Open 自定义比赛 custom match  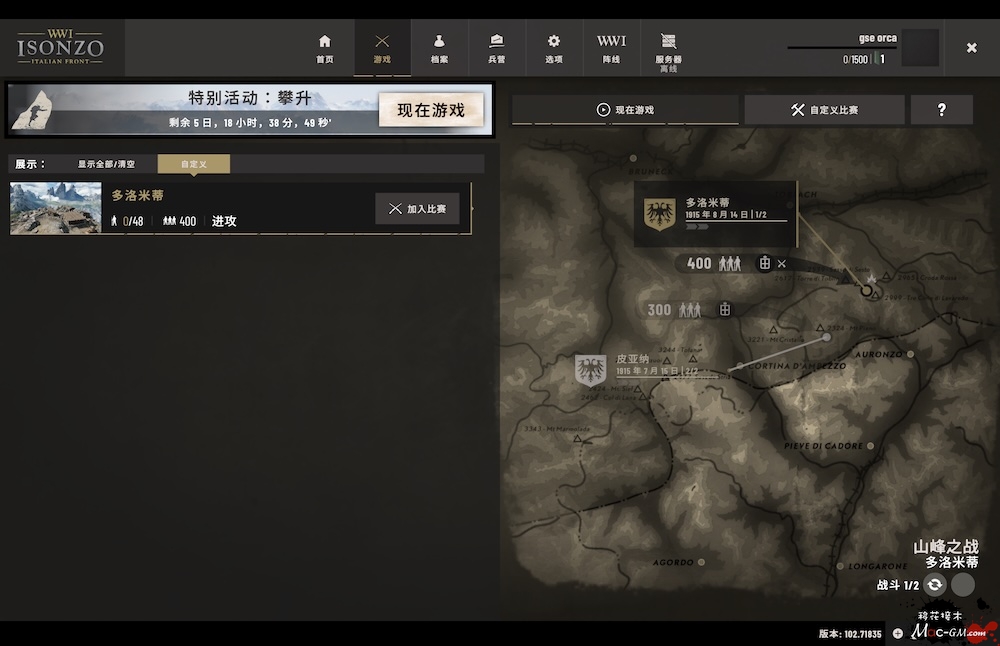click(824, 110)
